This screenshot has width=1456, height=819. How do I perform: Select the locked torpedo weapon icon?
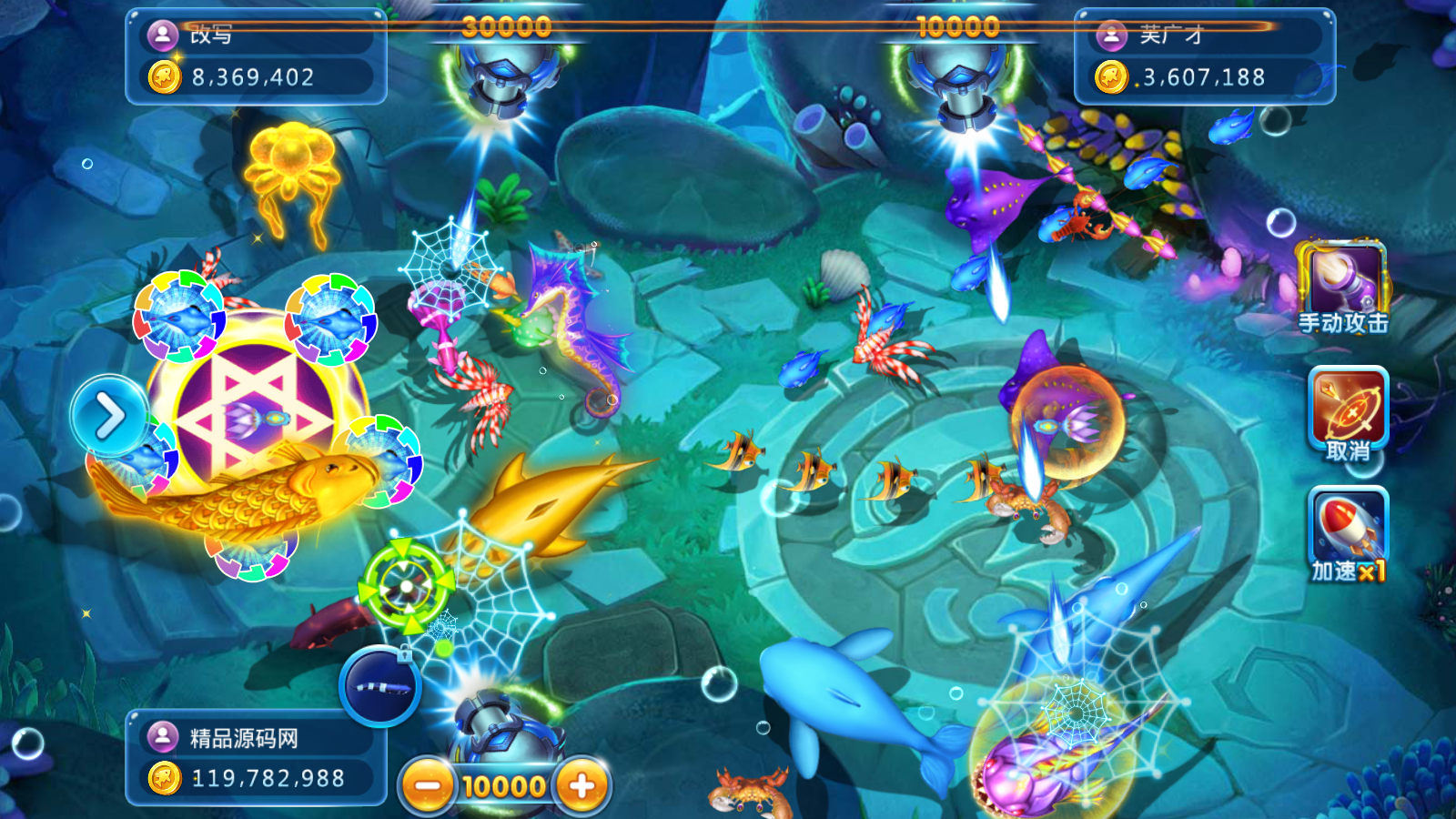click(x=380, y=686)
